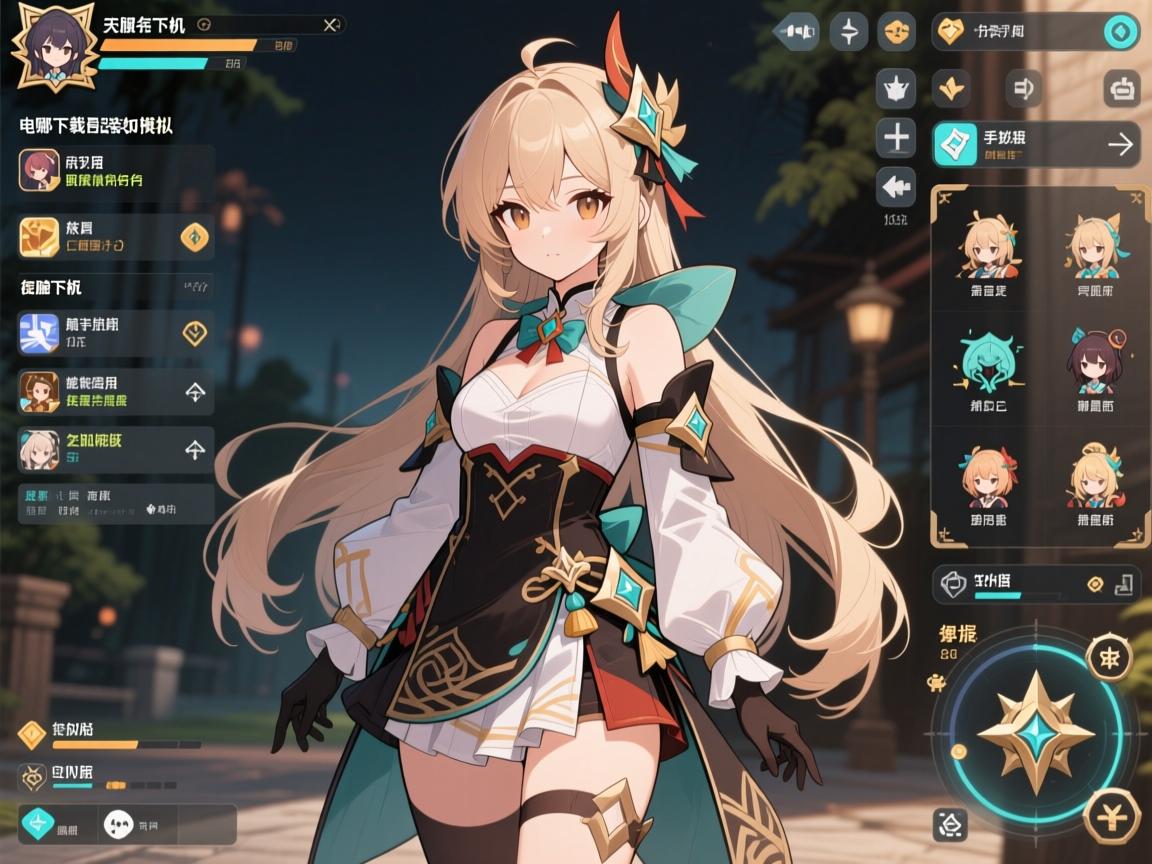Open the white crown icon button
This screenshot has height=864, width=1152.
[896, 89]
